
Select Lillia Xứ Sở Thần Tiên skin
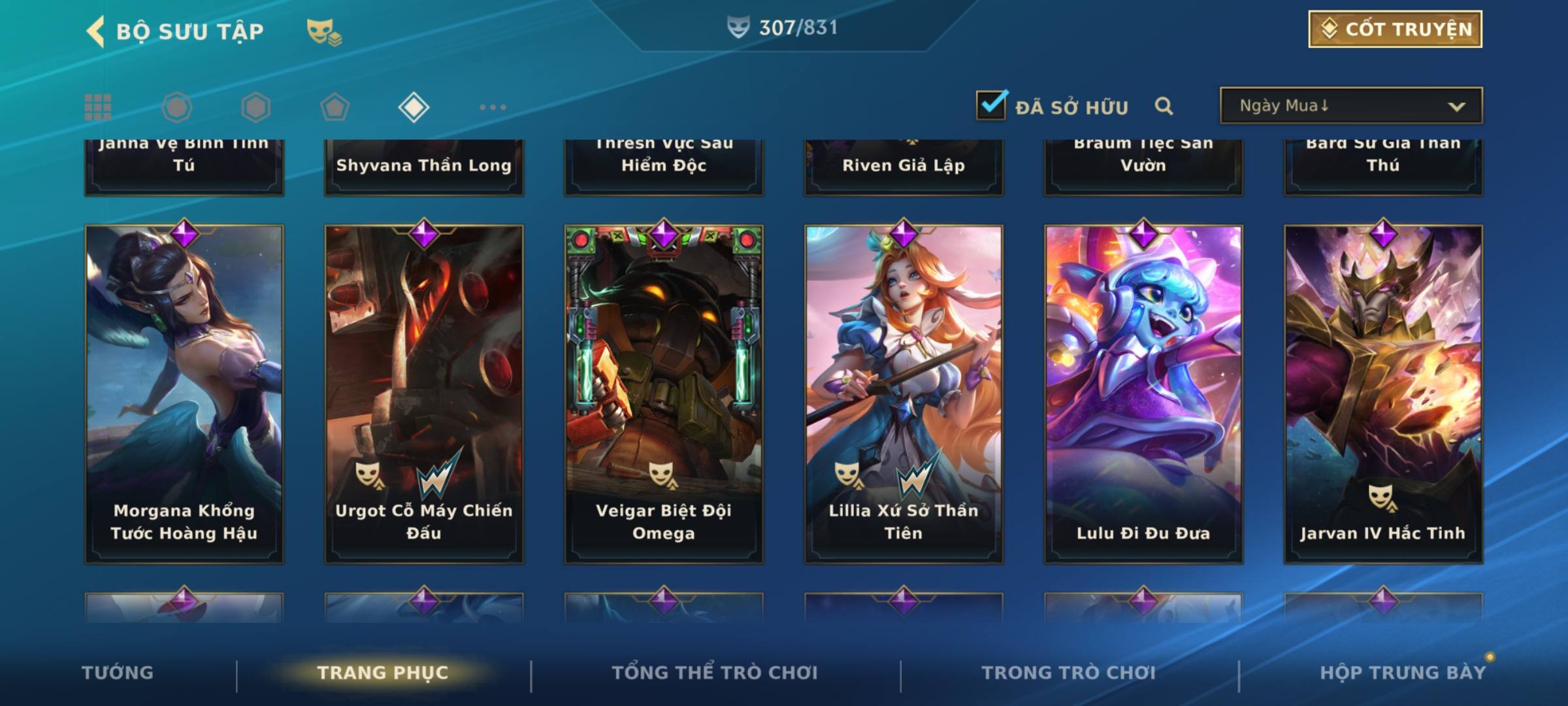(x=904, y=394)
